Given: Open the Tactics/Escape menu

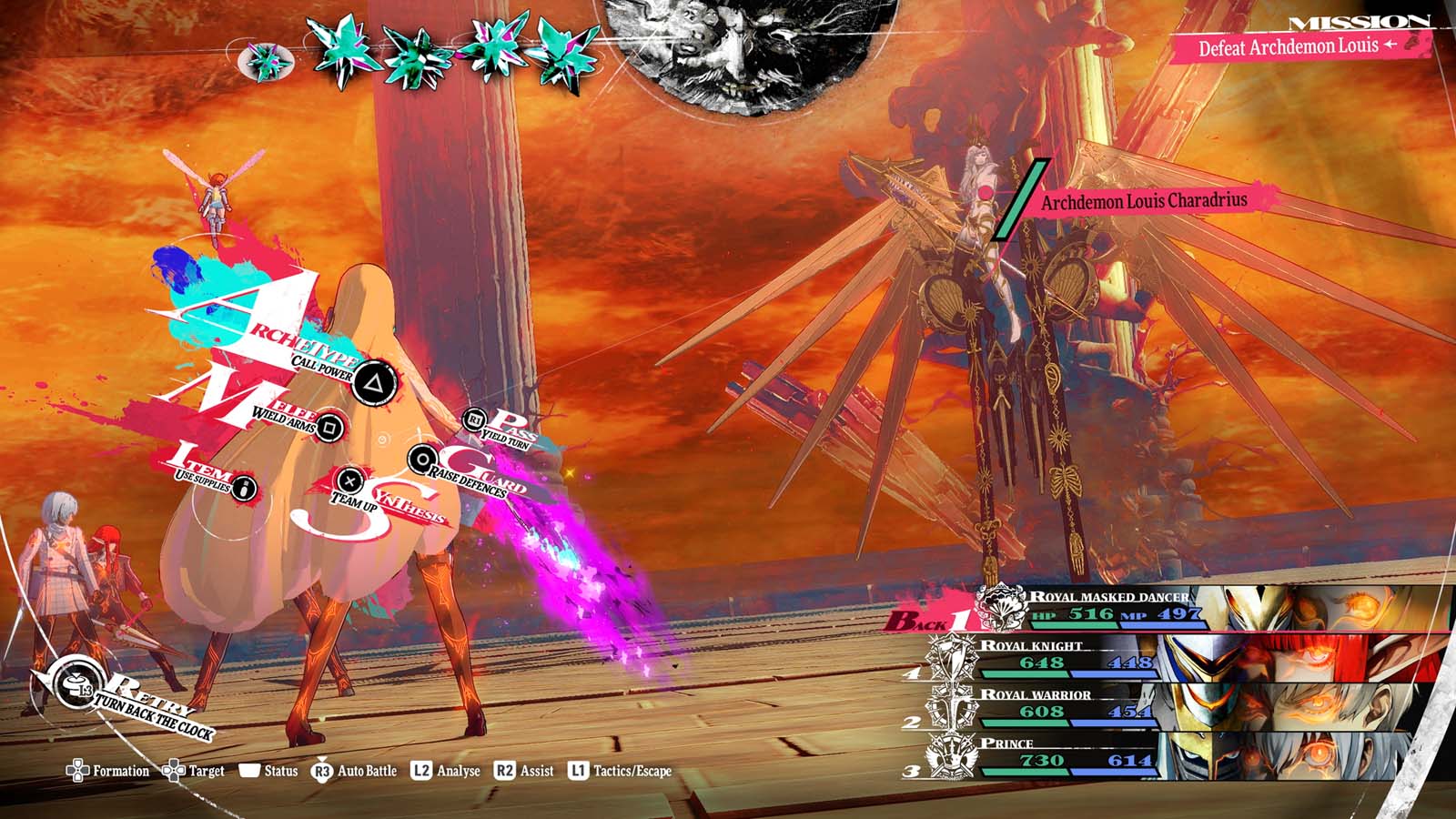Looking at the screenshot, I should point(620,771).
